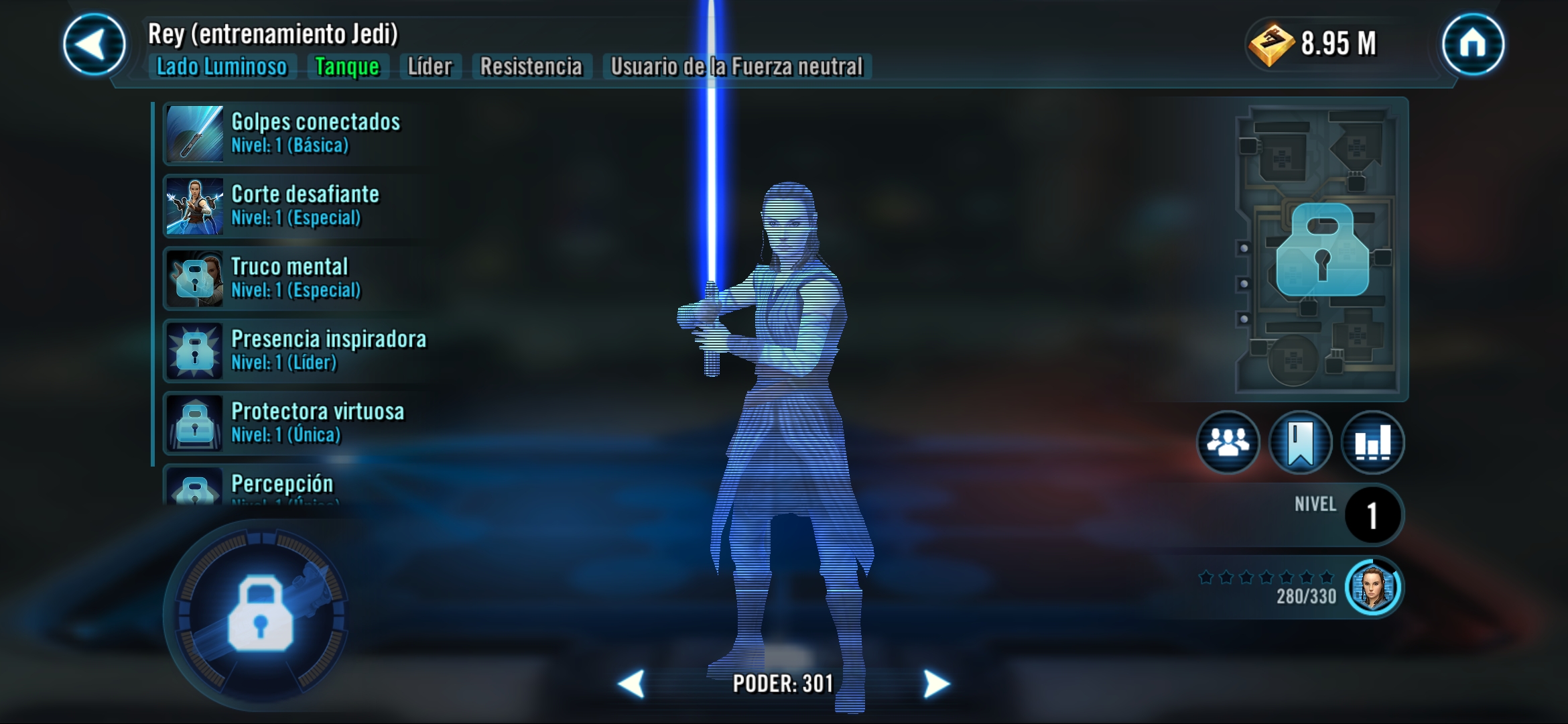This screenshot has height=724, width=1568.
Task: Tap the Líder tag
Action: tap(430, 67)
